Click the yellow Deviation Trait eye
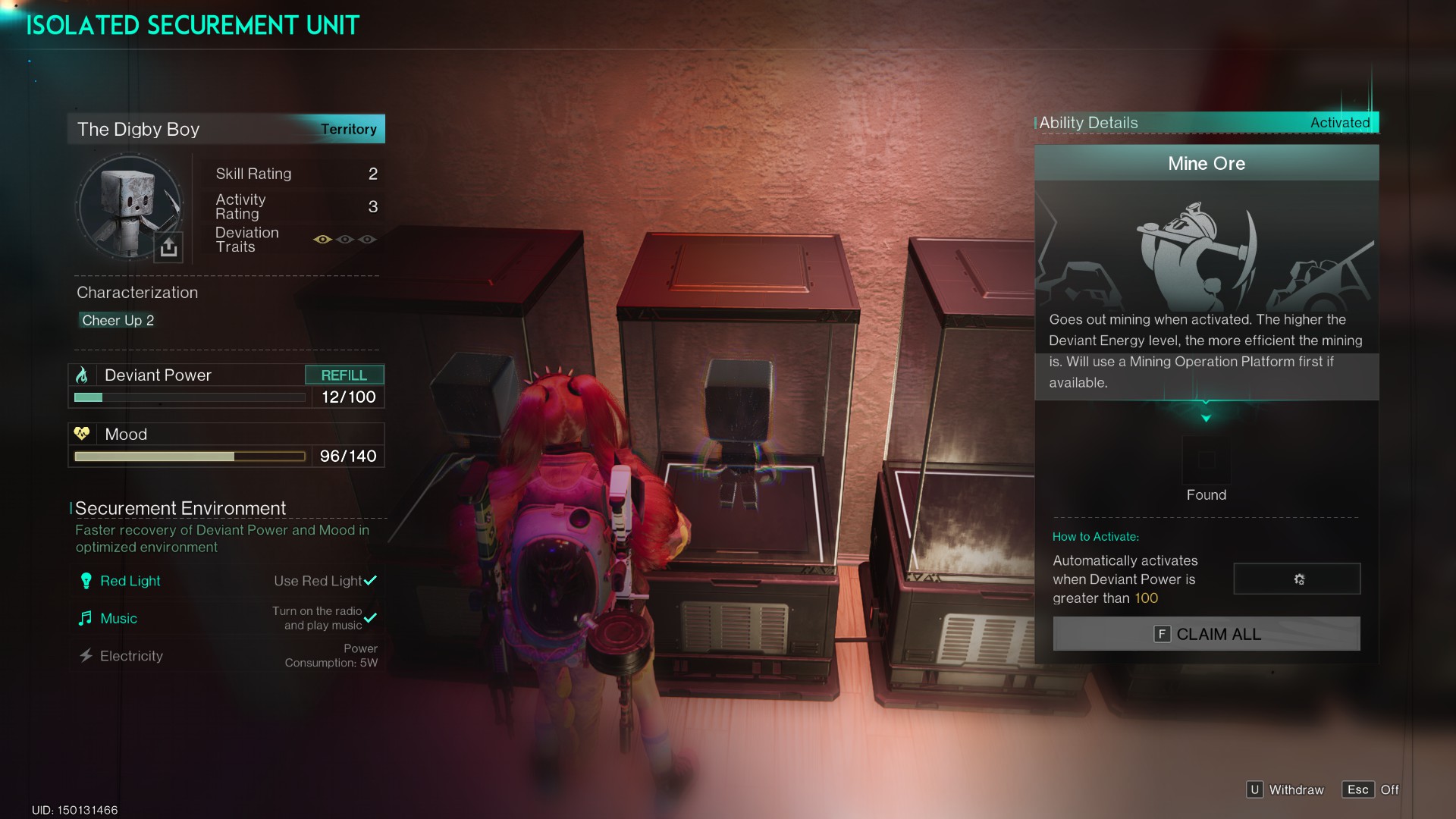The width and height of the screenshot is (1456, 819). [x=322, y=239]
